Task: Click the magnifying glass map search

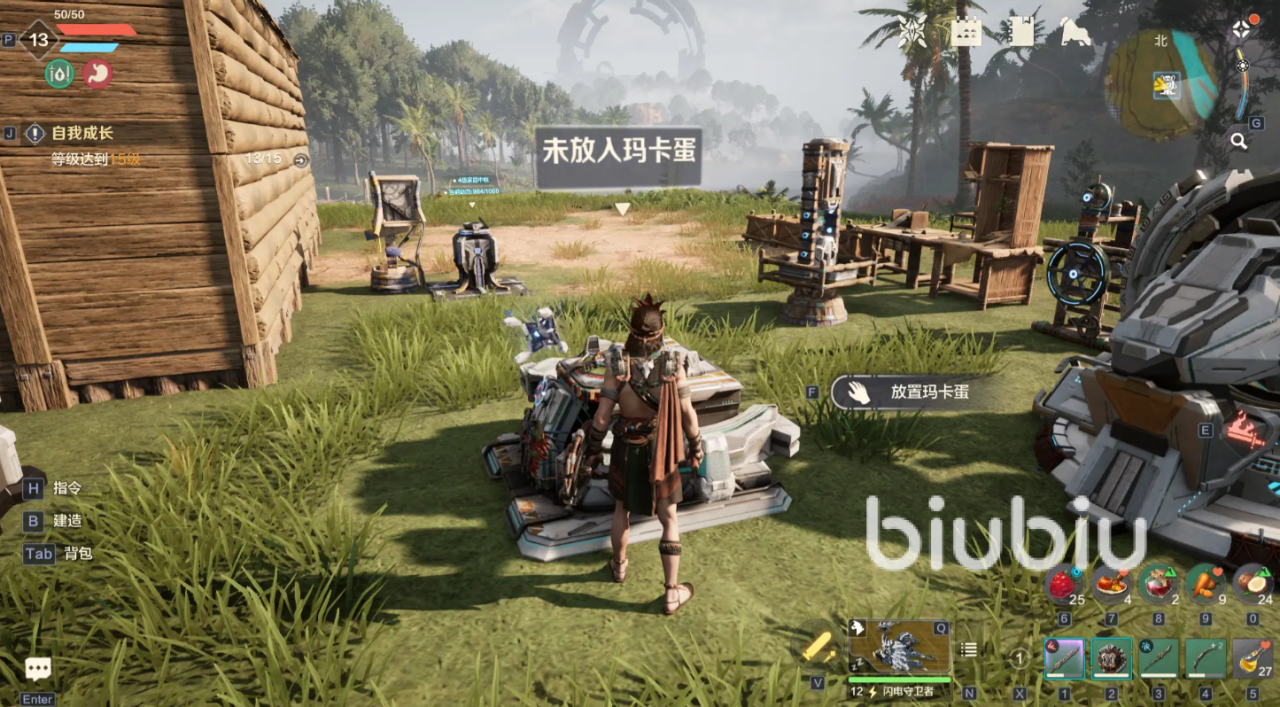Action: [1239, 141]
